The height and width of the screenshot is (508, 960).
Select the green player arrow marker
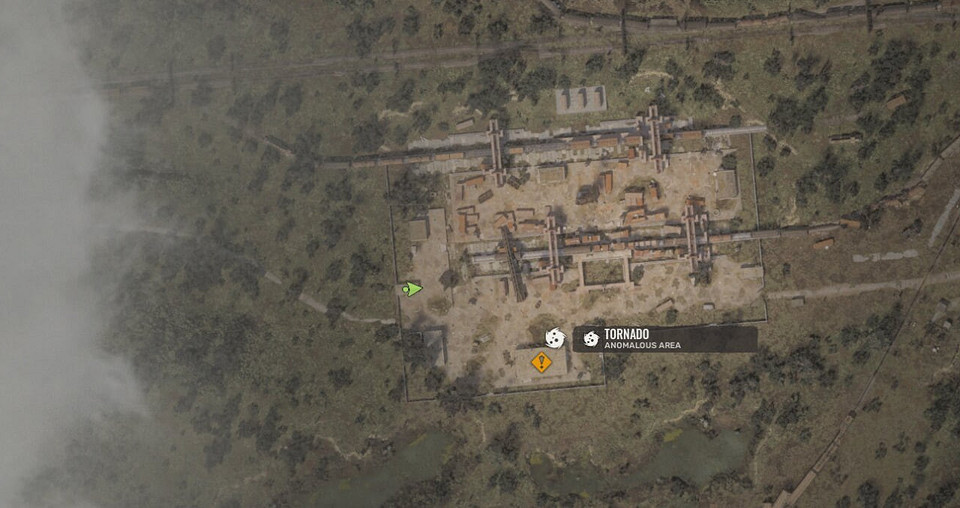click(x=411, y=289)
